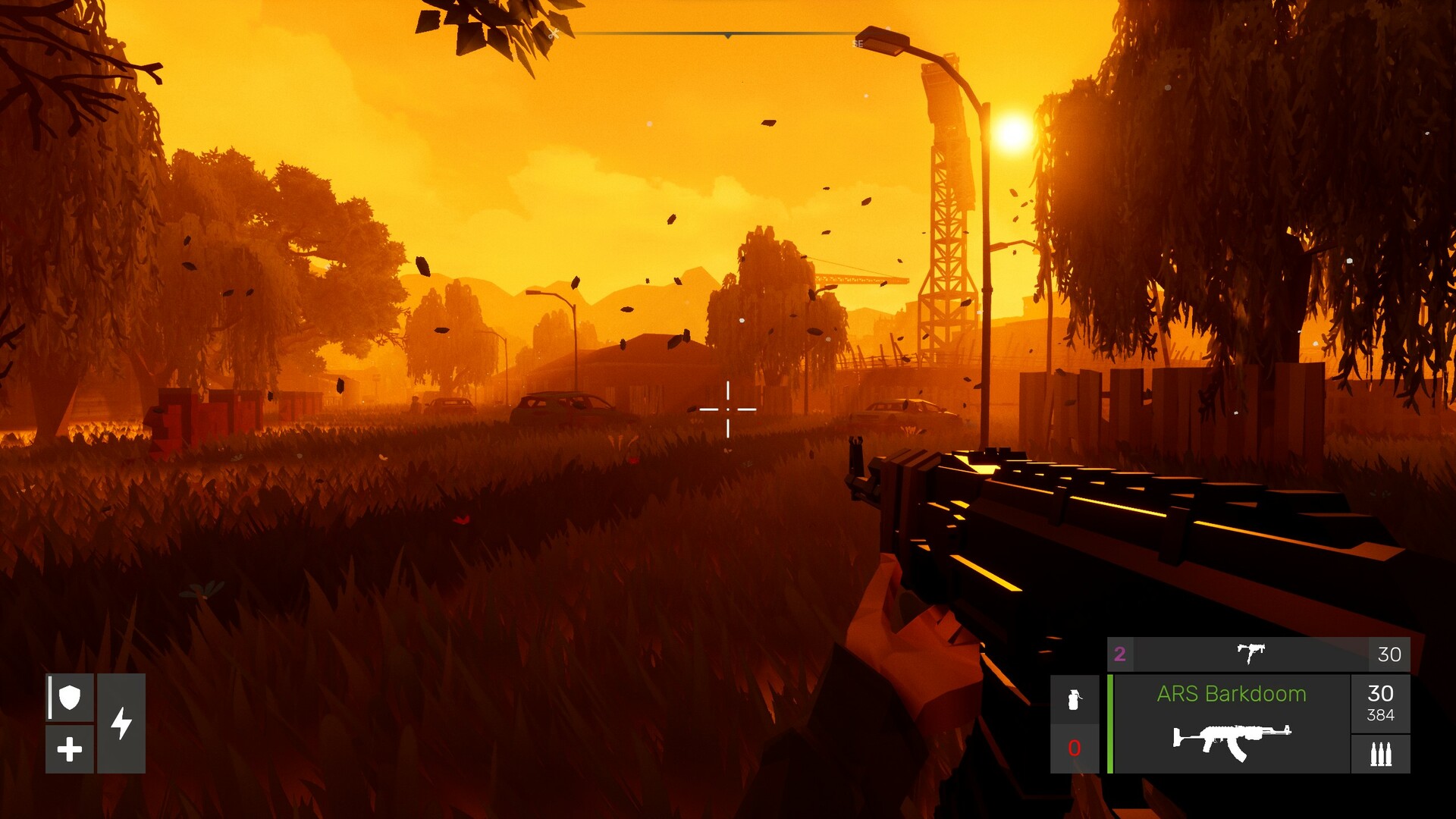1456x819 pixels.
Task: Click the wrench tool marker on the compass
Action: point(554,34)
